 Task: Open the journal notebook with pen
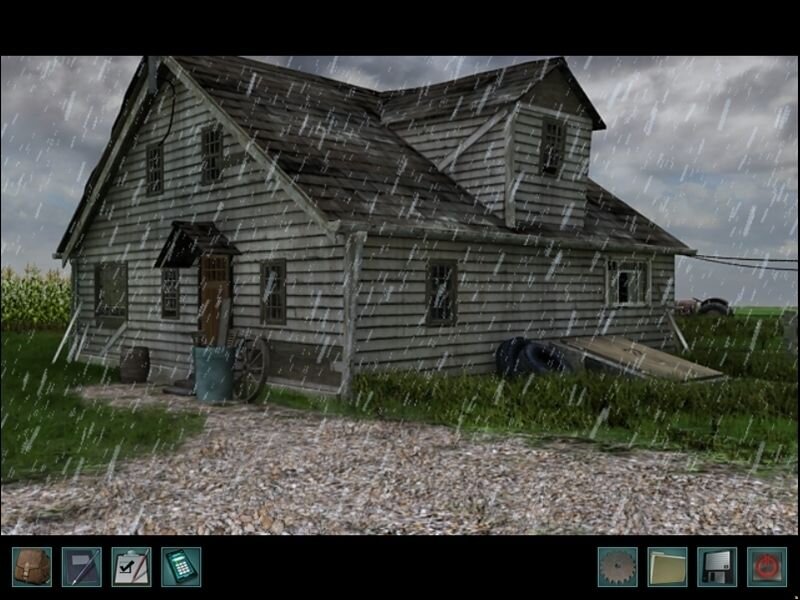coord(81,567)
